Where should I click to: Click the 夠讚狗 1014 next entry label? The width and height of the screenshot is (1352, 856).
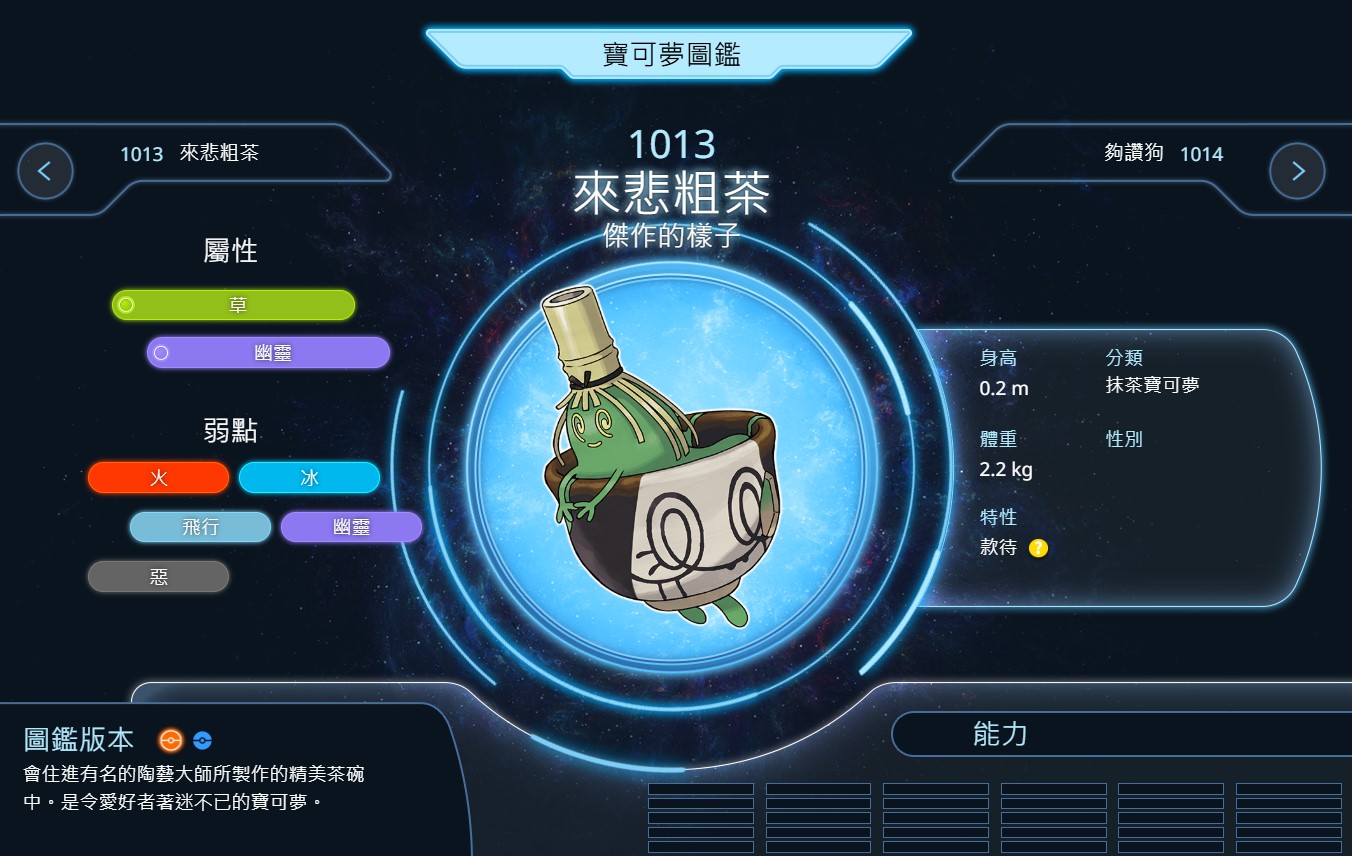pos(1163,154)
